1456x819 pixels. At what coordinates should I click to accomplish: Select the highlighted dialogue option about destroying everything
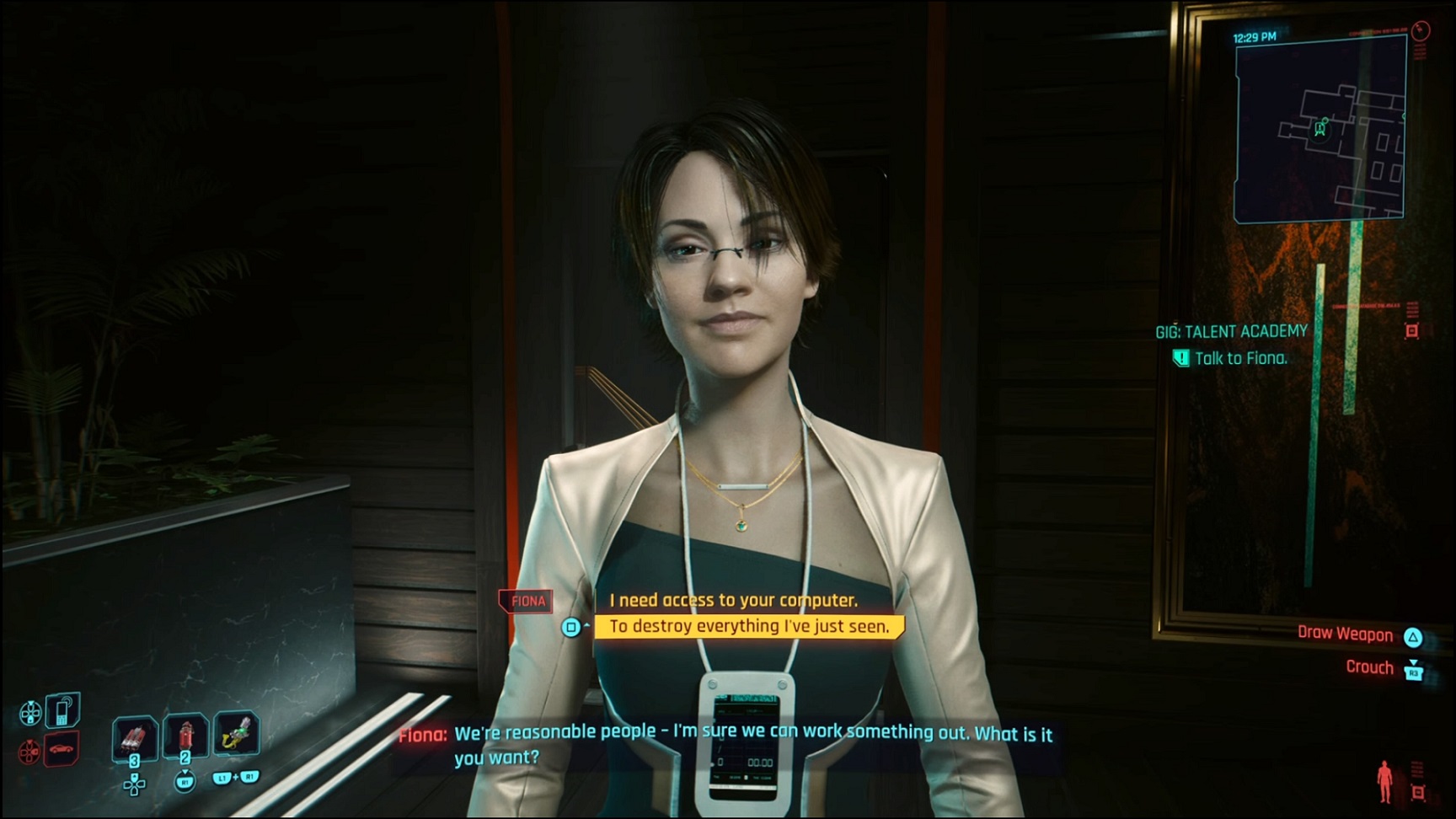tap(748, 626)
